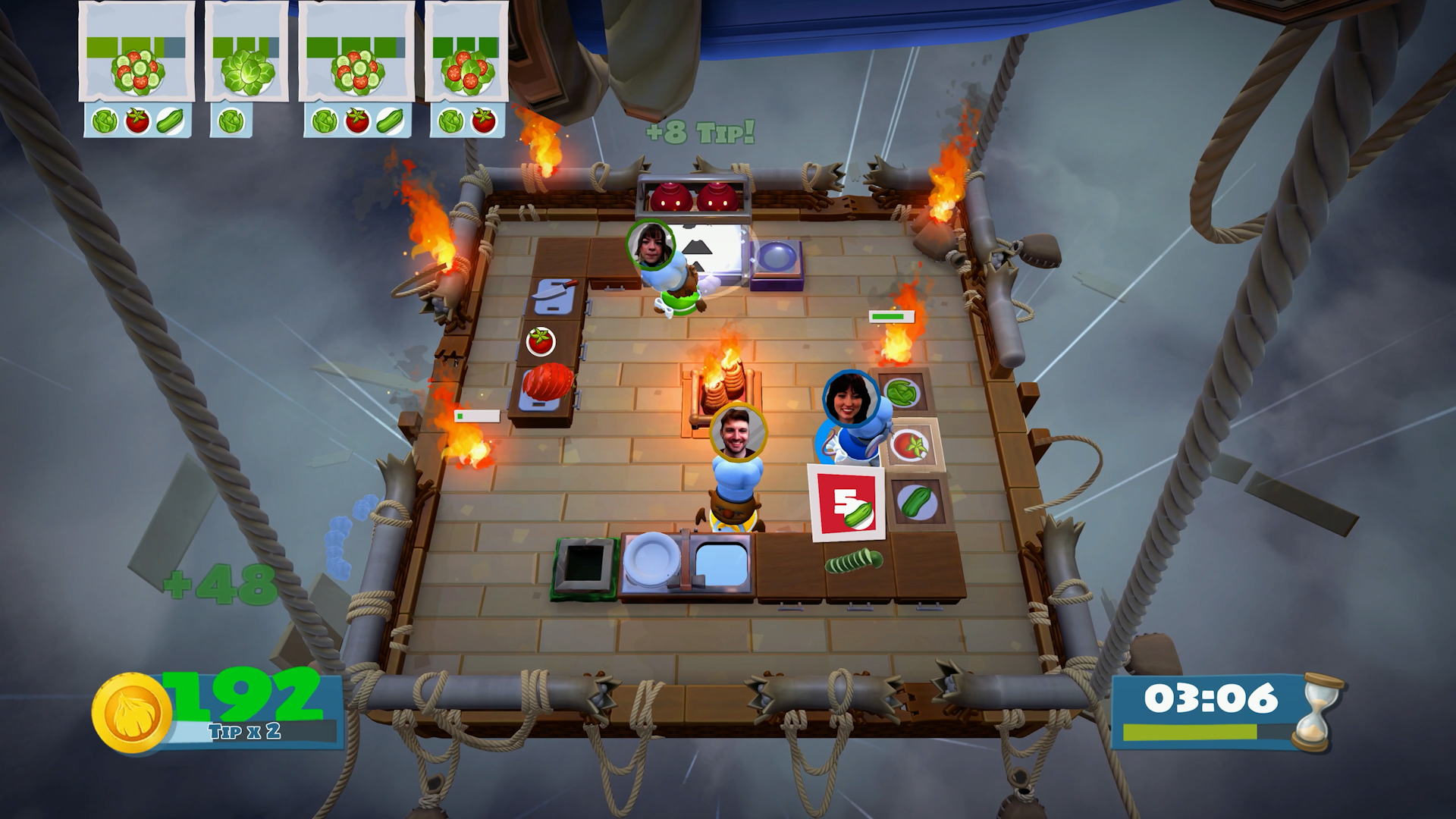Select the lettuce and tomato salad order ticket
Screen dimensions: 1456x819
(466, 68)
